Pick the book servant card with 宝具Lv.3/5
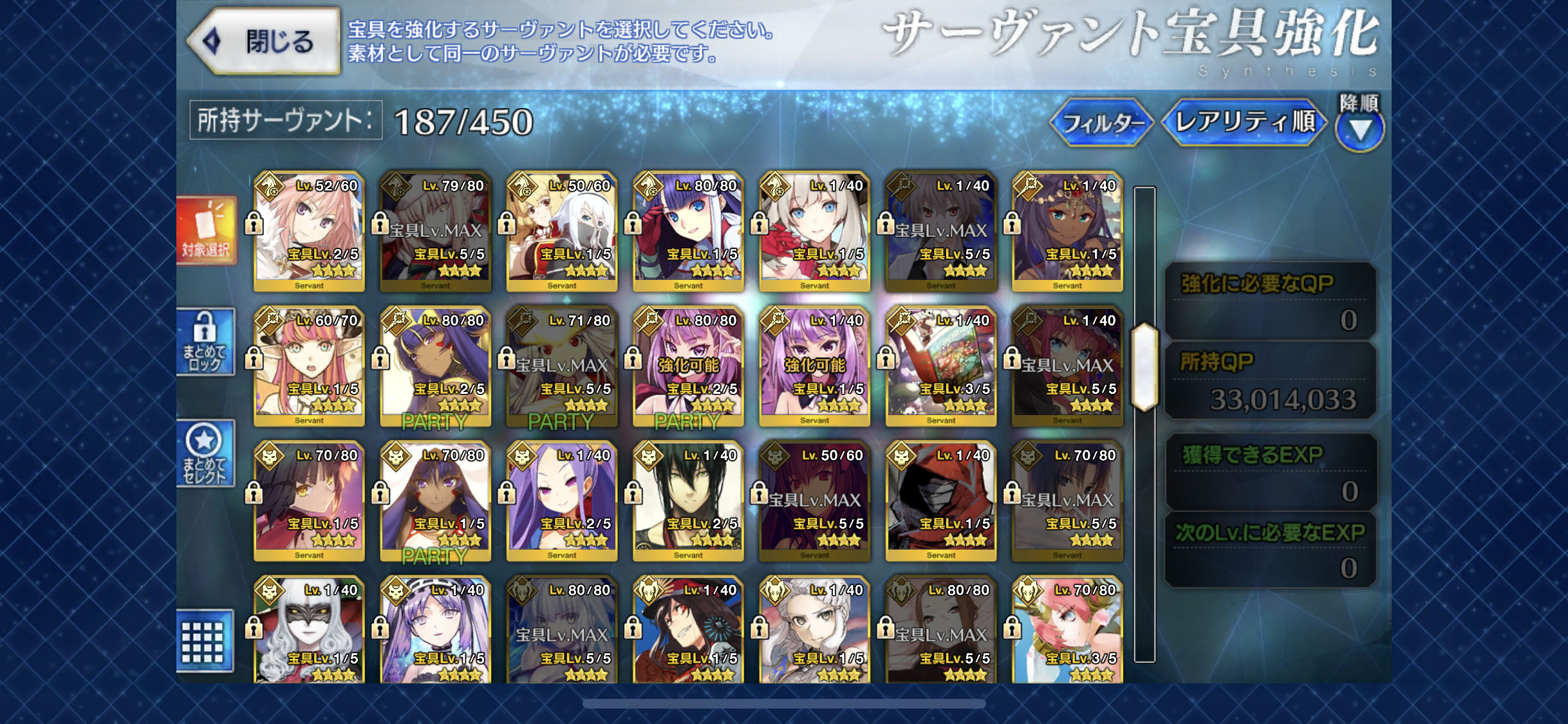The height and width of the screenshot is (724, 1568). [940, 366]
